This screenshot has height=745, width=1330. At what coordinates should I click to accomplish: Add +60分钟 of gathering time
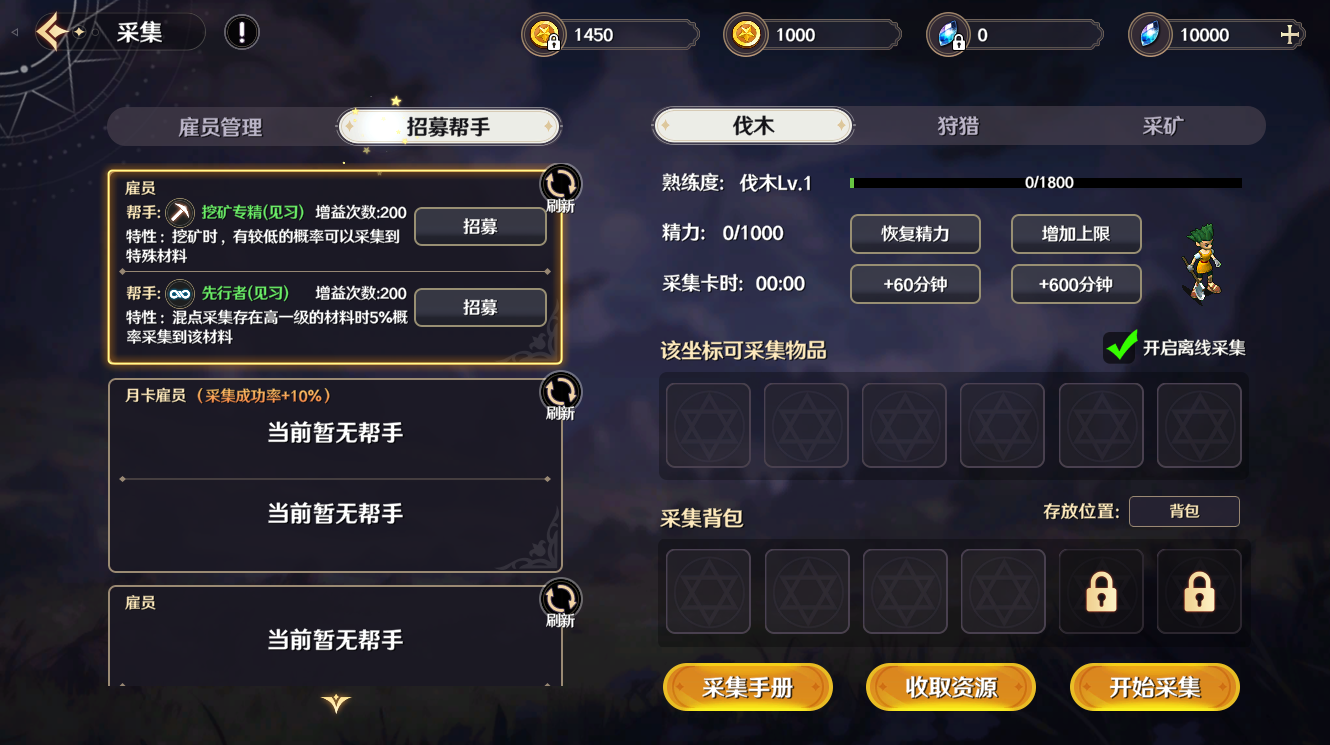915,284
